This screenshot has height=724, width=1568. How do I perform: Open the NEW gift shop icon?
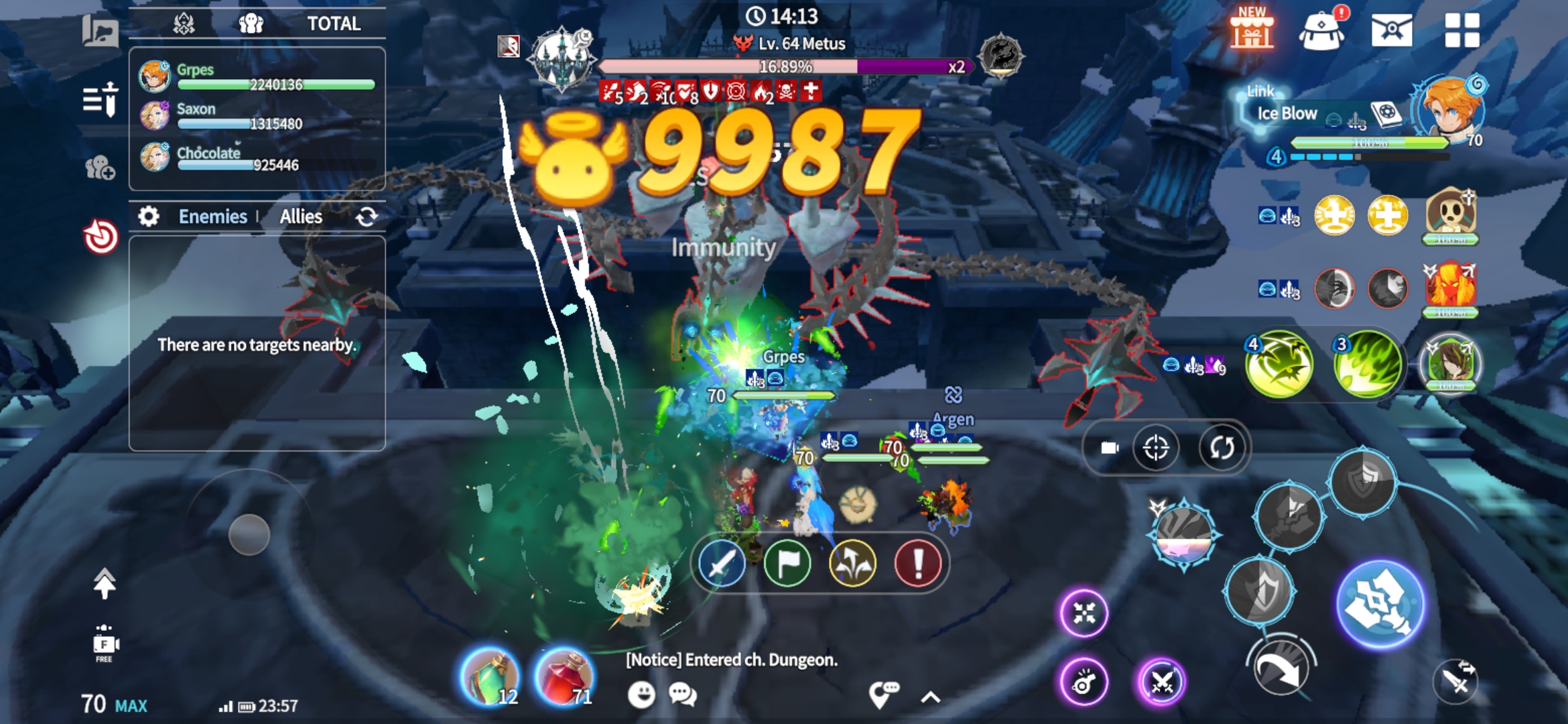pyautogui.click(x=1251, y=29)
